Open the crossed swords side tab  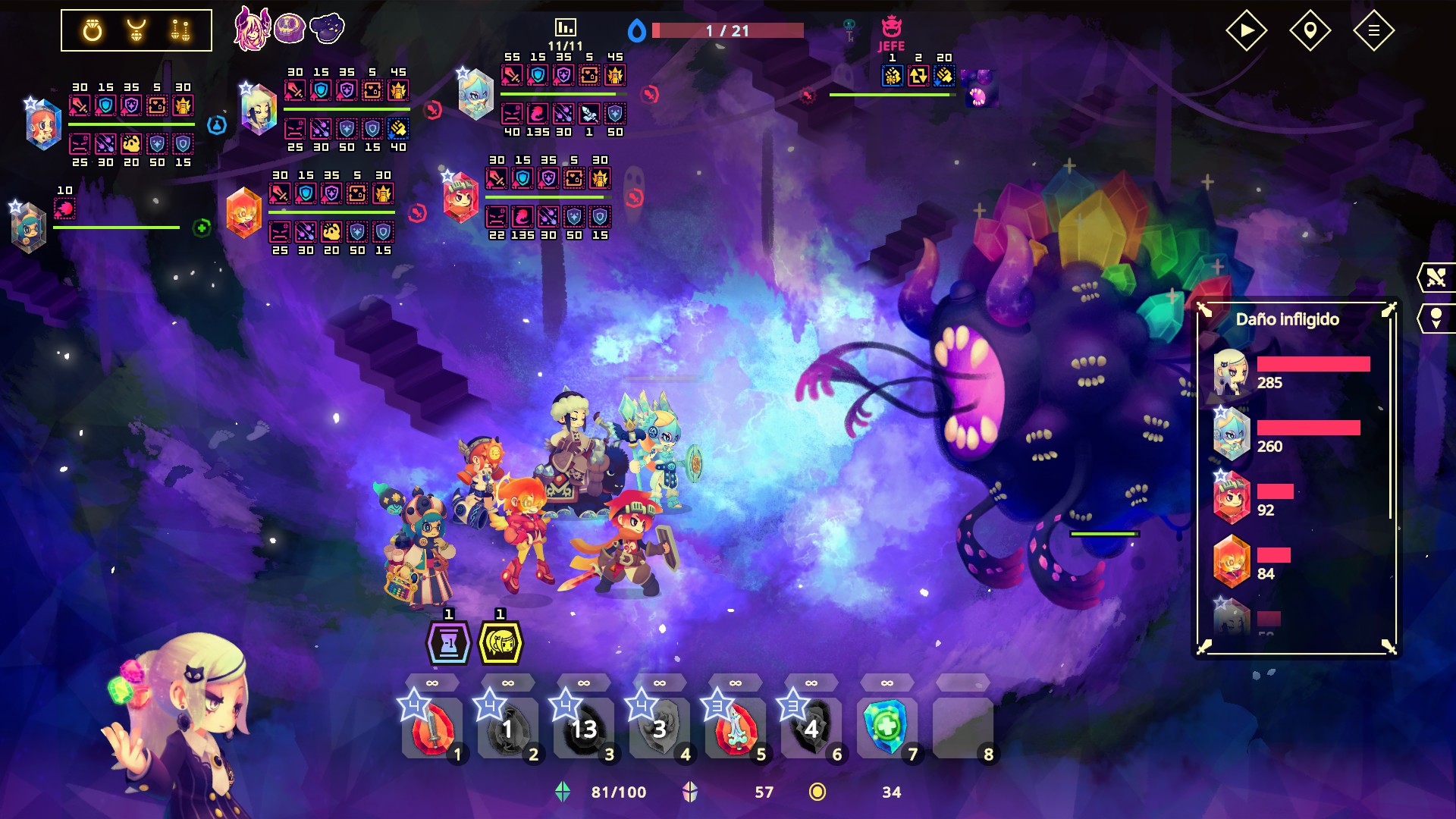coord(1436,278)
